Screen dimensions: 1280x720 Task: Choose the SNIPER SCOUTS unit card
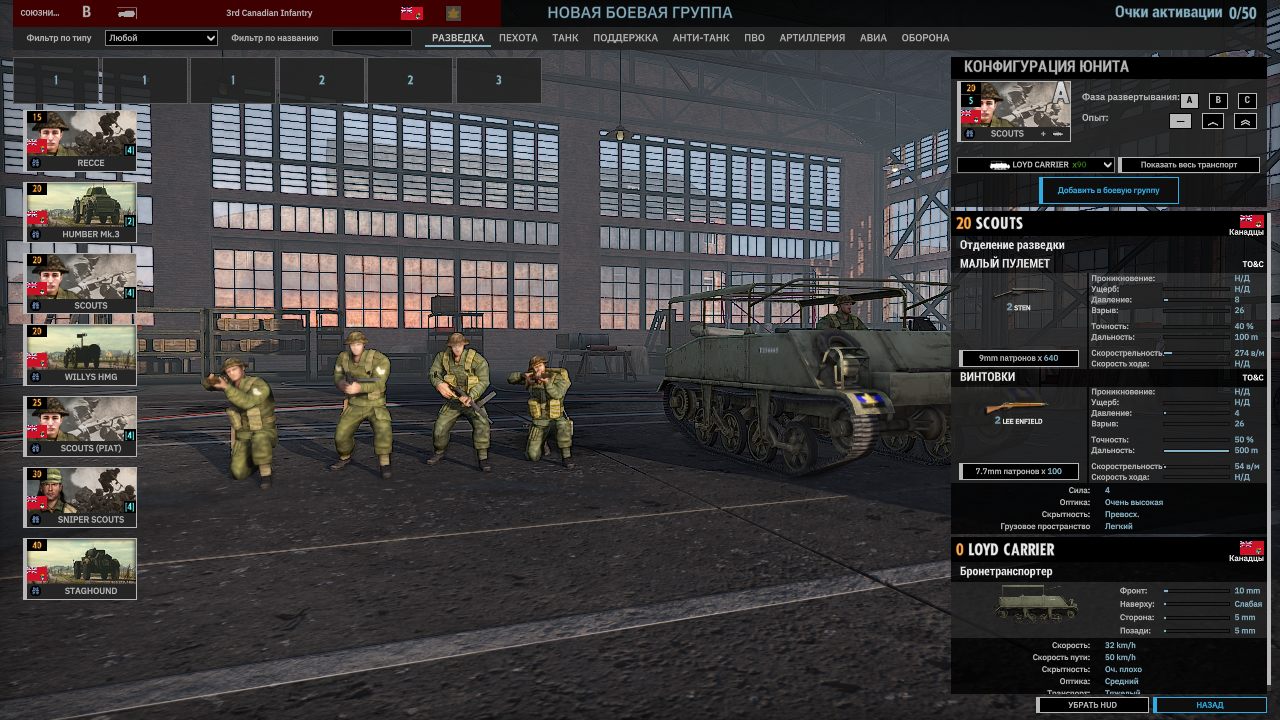81,497
